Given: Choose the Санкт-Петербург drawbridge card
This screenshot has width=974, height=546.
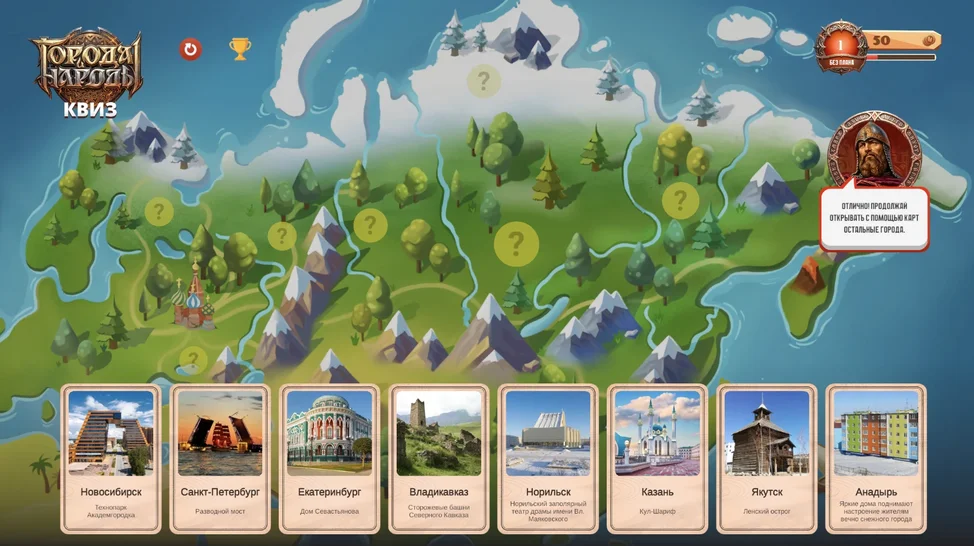Looking at the screenshot, I should tap(220, 458).
